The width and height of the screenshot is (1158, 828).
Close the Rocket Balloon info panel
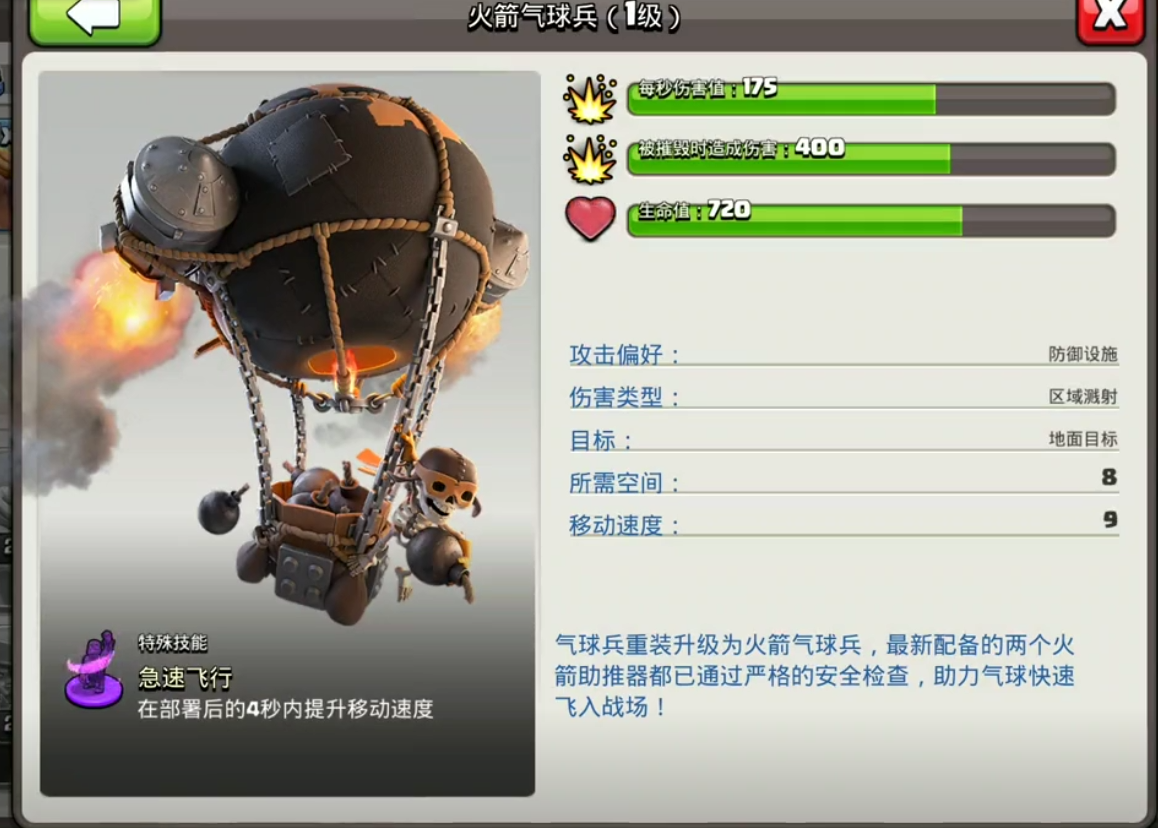(x=1110, y=18)
